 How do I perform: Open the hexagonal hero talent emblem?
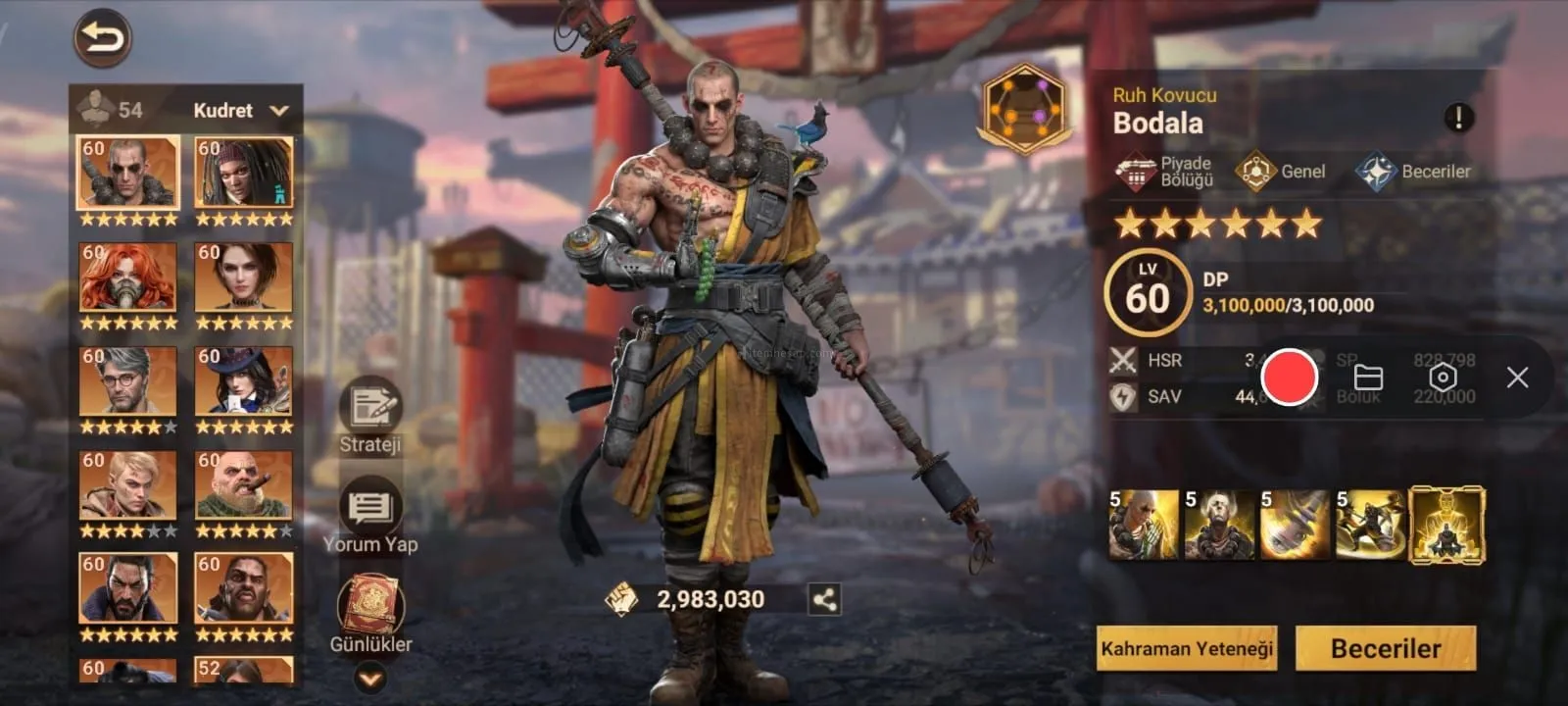coord(1024,108)
